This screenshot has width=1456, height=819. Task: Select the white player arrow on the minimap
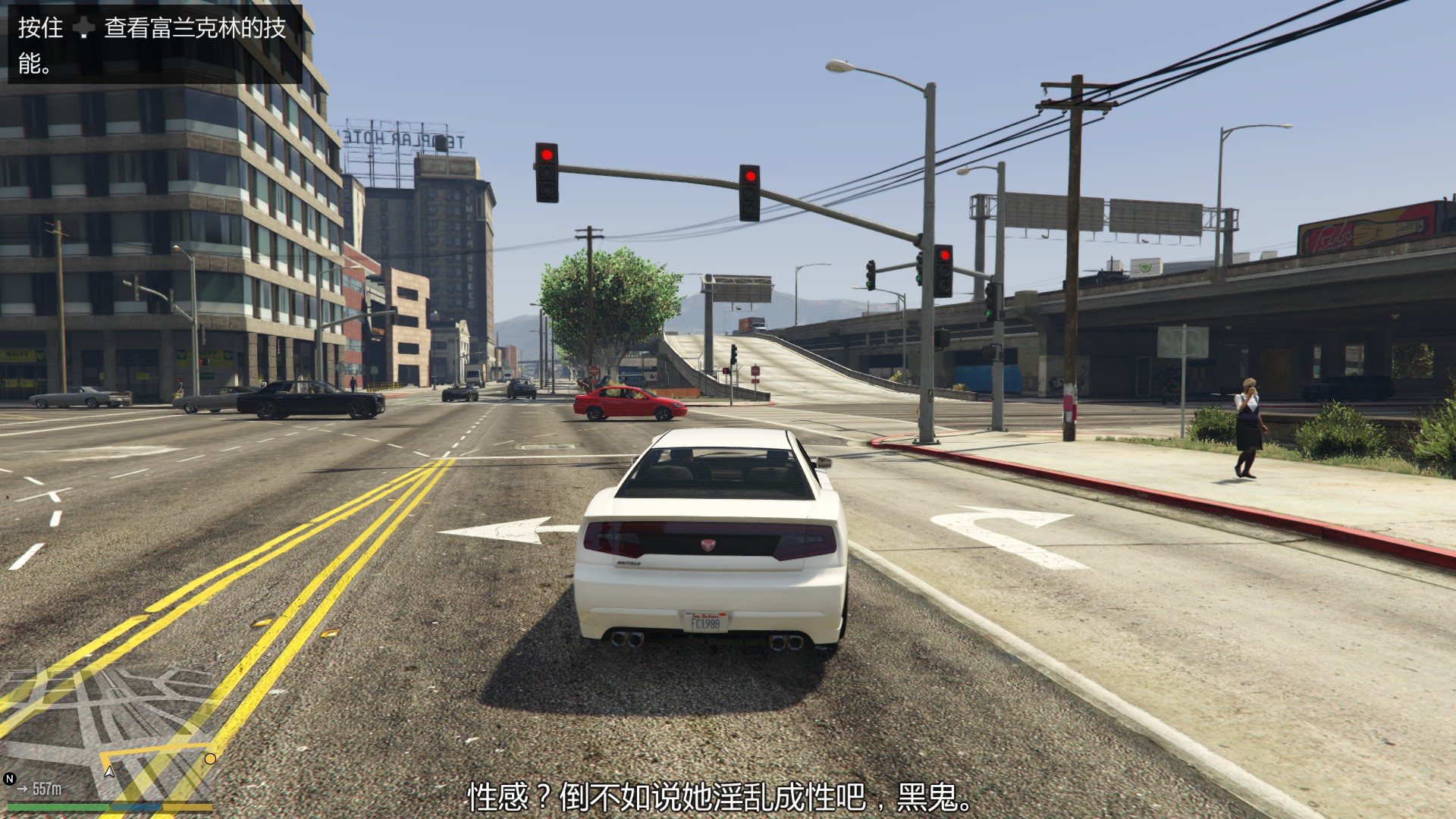(x=109, y=772)
